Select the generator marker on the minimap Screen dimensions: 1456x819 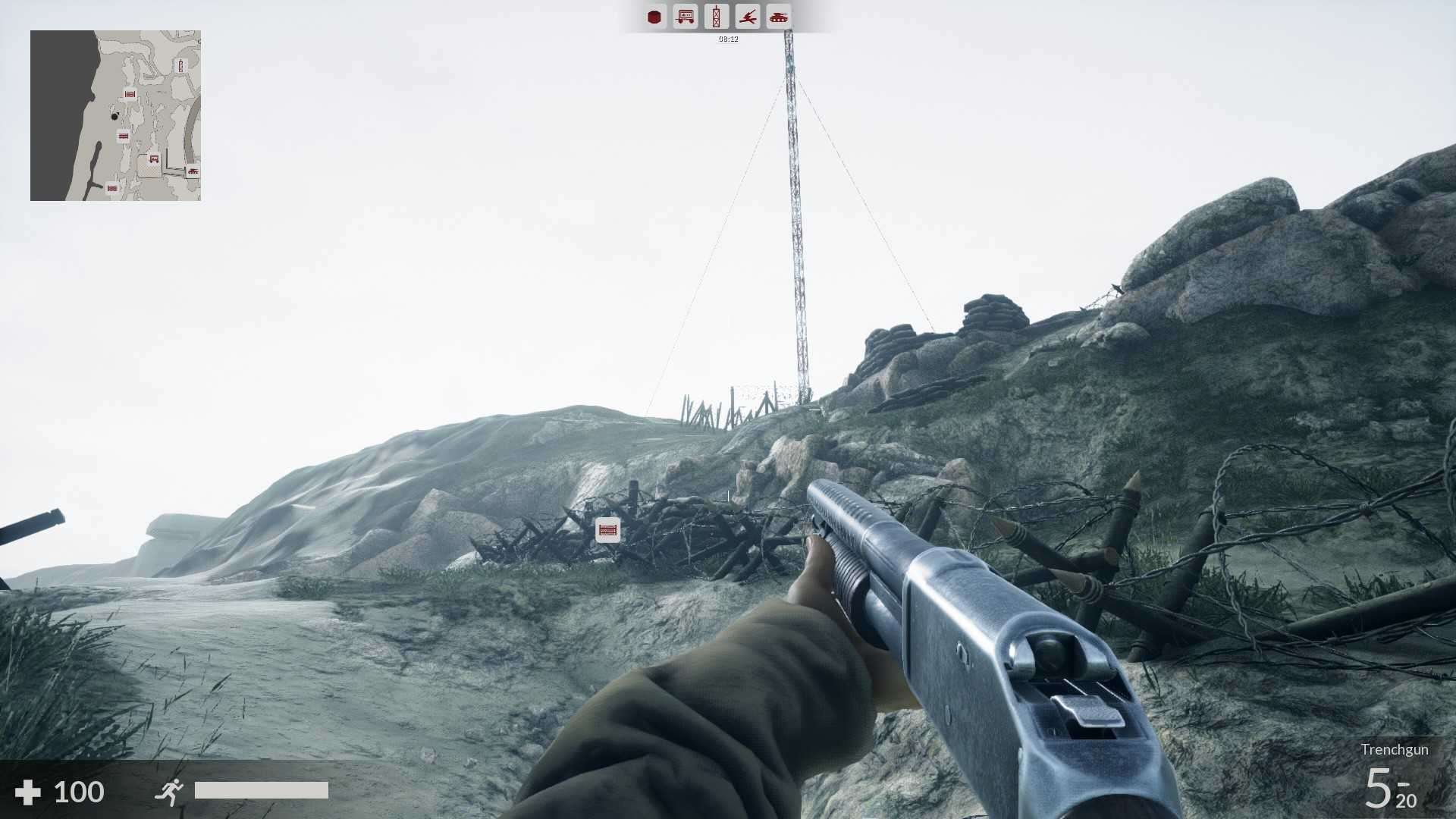pyautogui.click(x=154, y=159)
